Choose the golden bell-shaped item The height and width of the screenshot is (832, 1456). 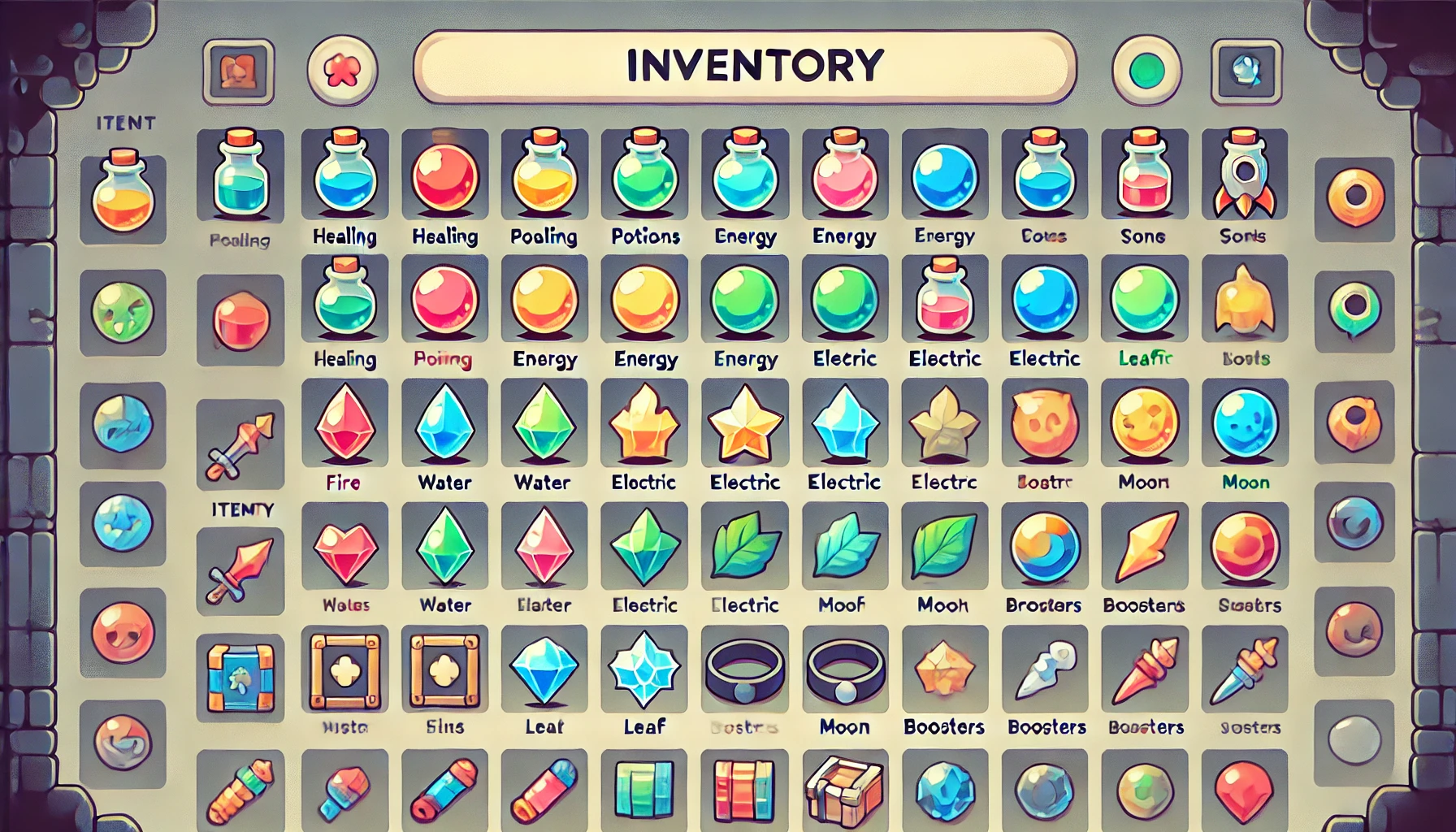click(x=1244, y=300)
